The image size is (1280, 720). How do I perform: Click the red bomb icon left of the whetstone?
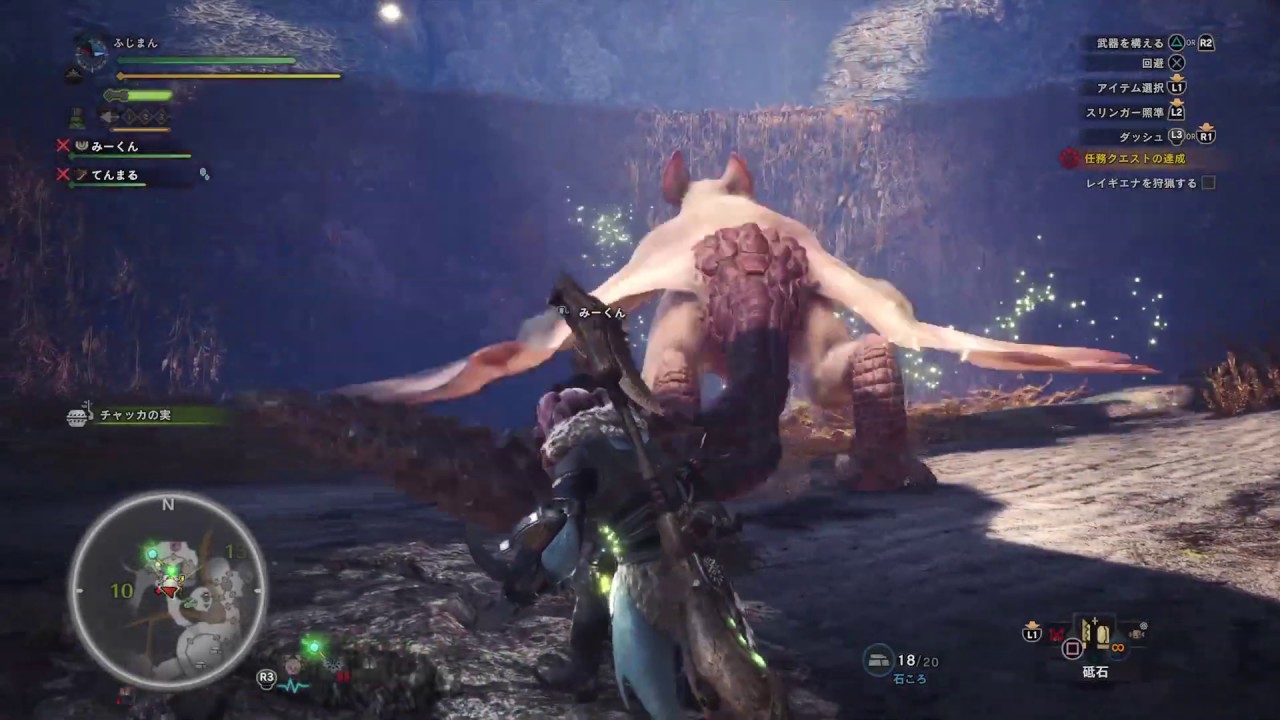coord(1057,634)
